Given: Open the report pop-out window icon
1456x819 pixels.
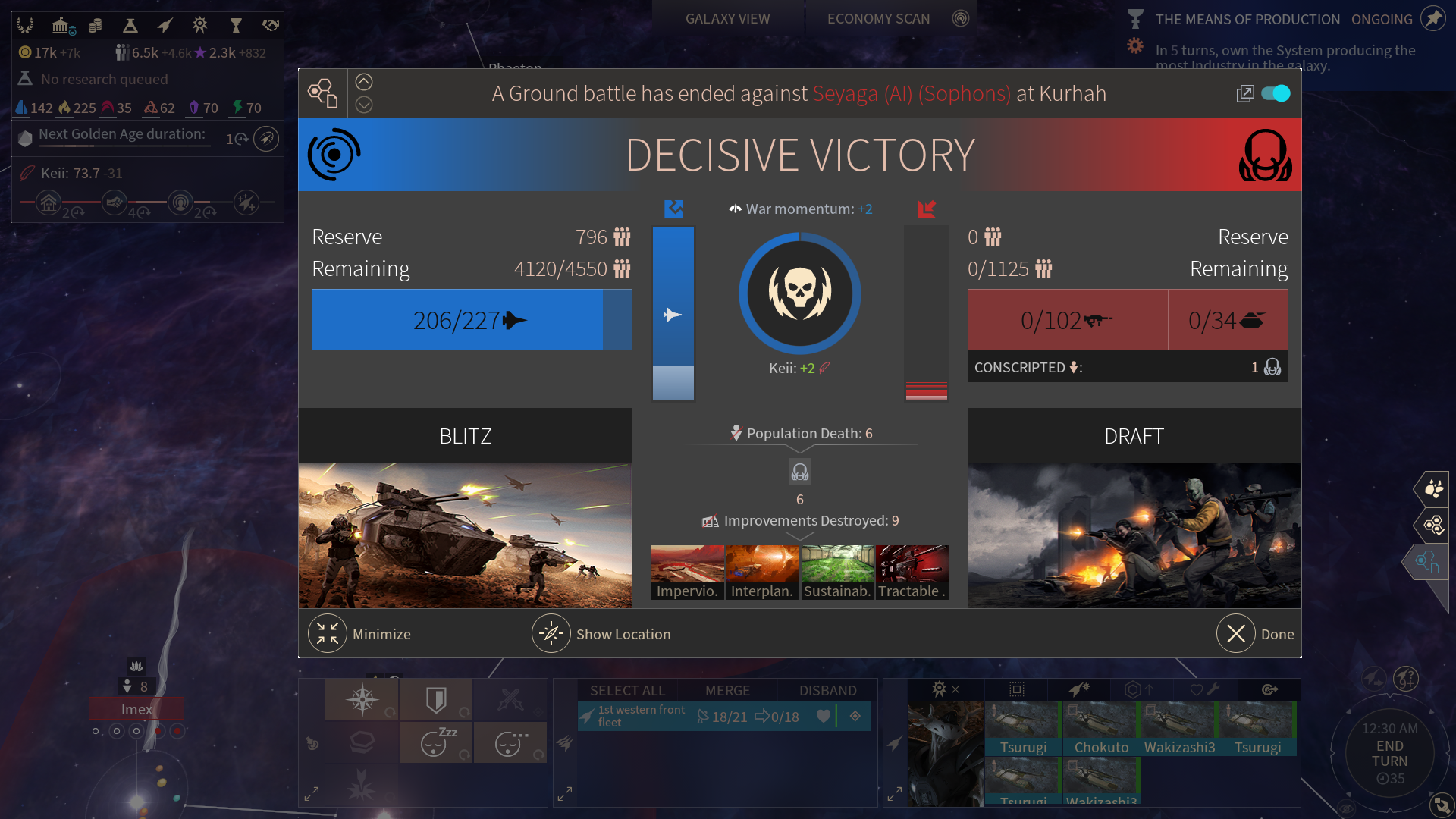Looking at the screenshot, I should [x=1244, y=93].
